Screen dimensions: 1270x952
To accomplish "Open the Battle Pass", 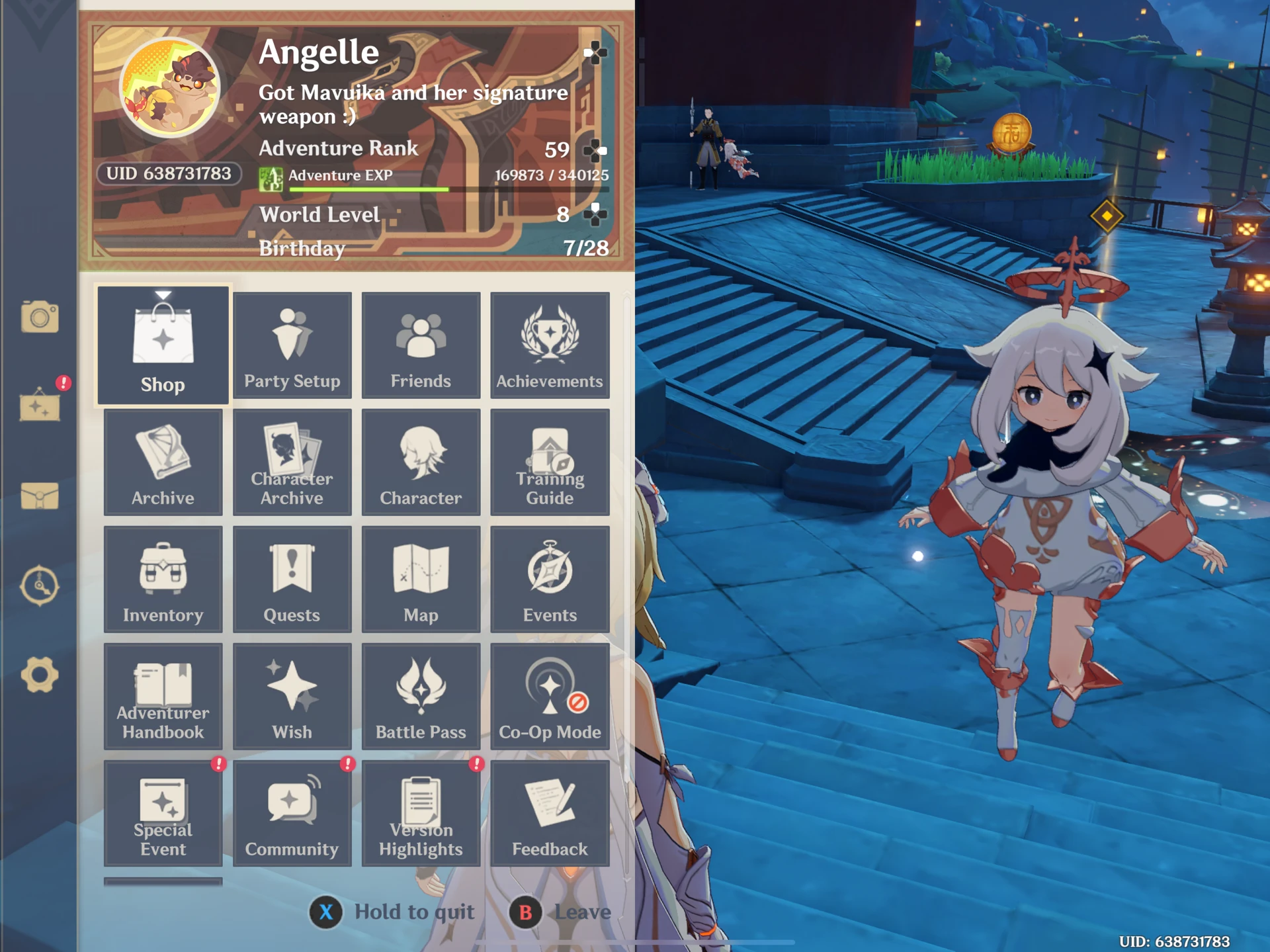I will (x=421, y=695).
